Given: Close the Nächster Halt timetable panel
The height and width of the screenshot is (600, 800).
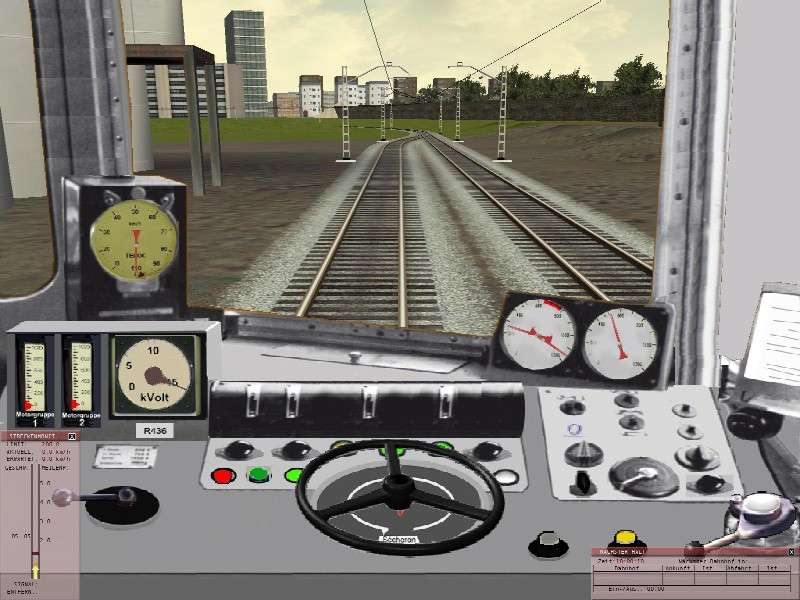Looking at the screenshot, I should 791,551.
